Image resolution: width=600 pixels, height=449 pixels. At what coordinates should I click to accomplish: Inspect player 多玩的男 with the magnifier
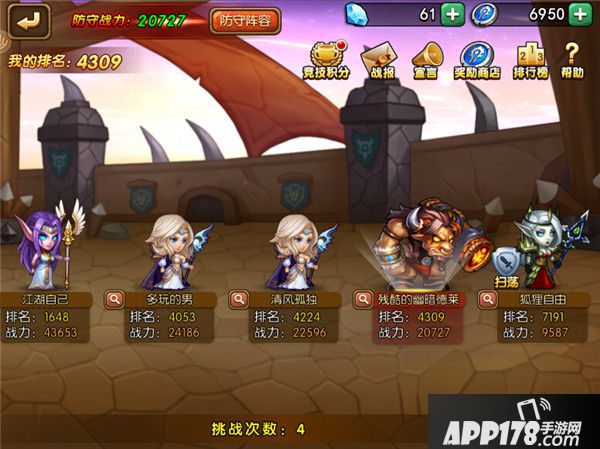(x=116, y=298)
